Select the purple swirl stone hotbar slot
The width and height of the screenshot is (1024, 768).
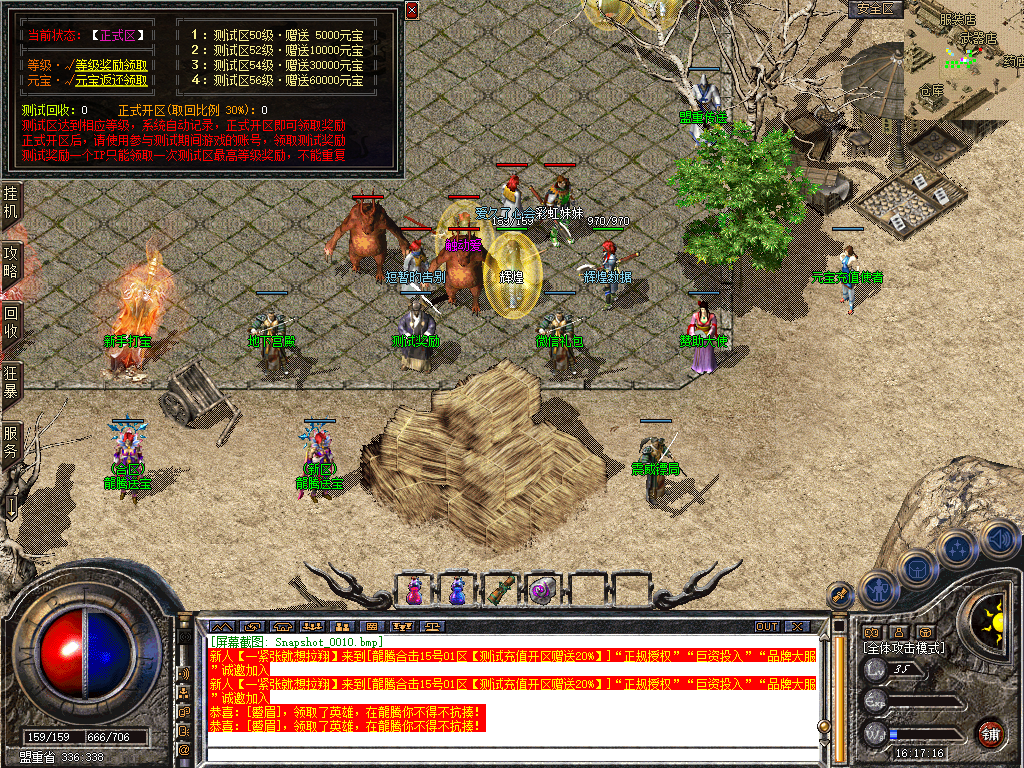[x=543, y=590]
